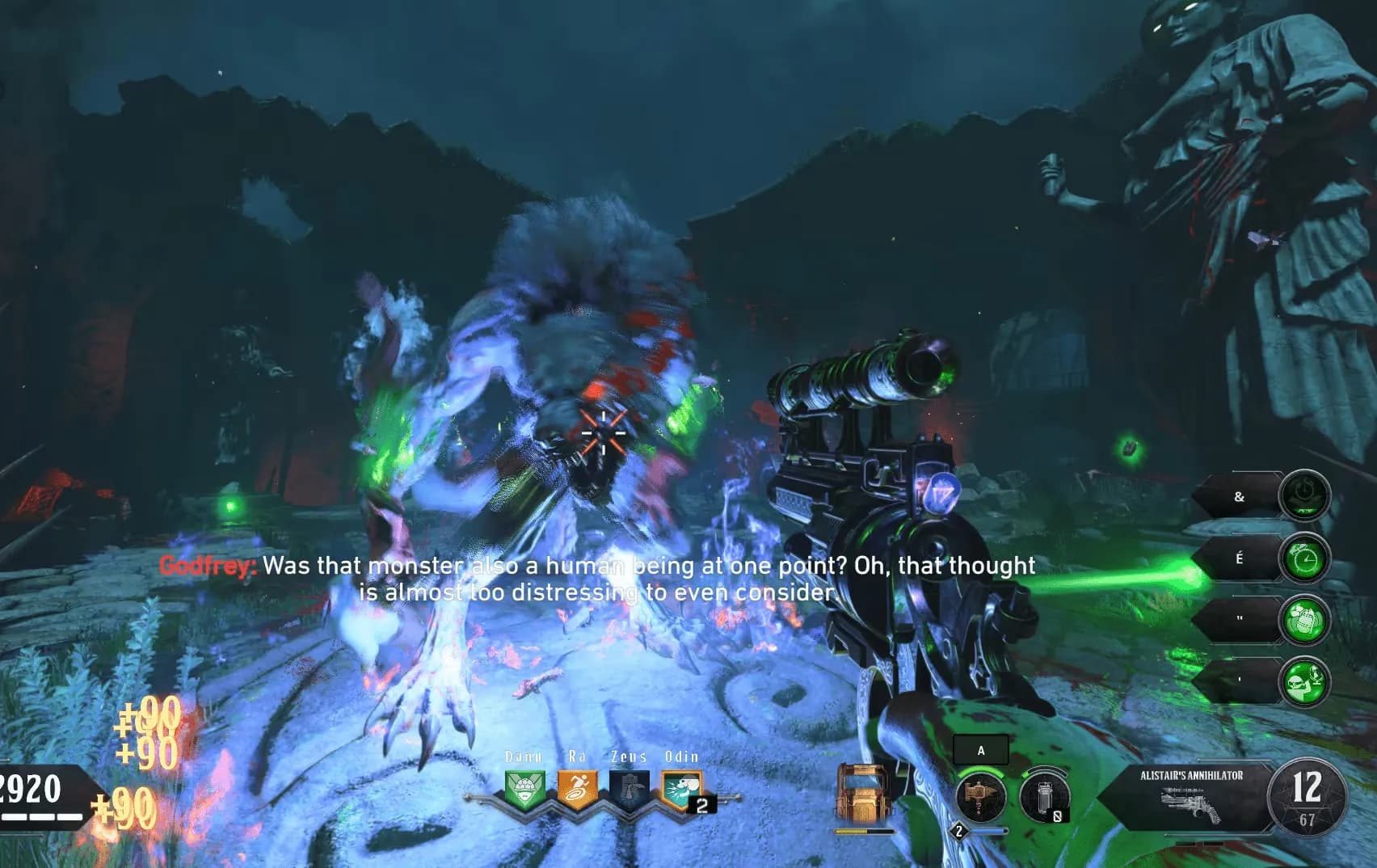
Task: Activate the alarm clock elixir icon
Action: click(x=1304, y=558)
